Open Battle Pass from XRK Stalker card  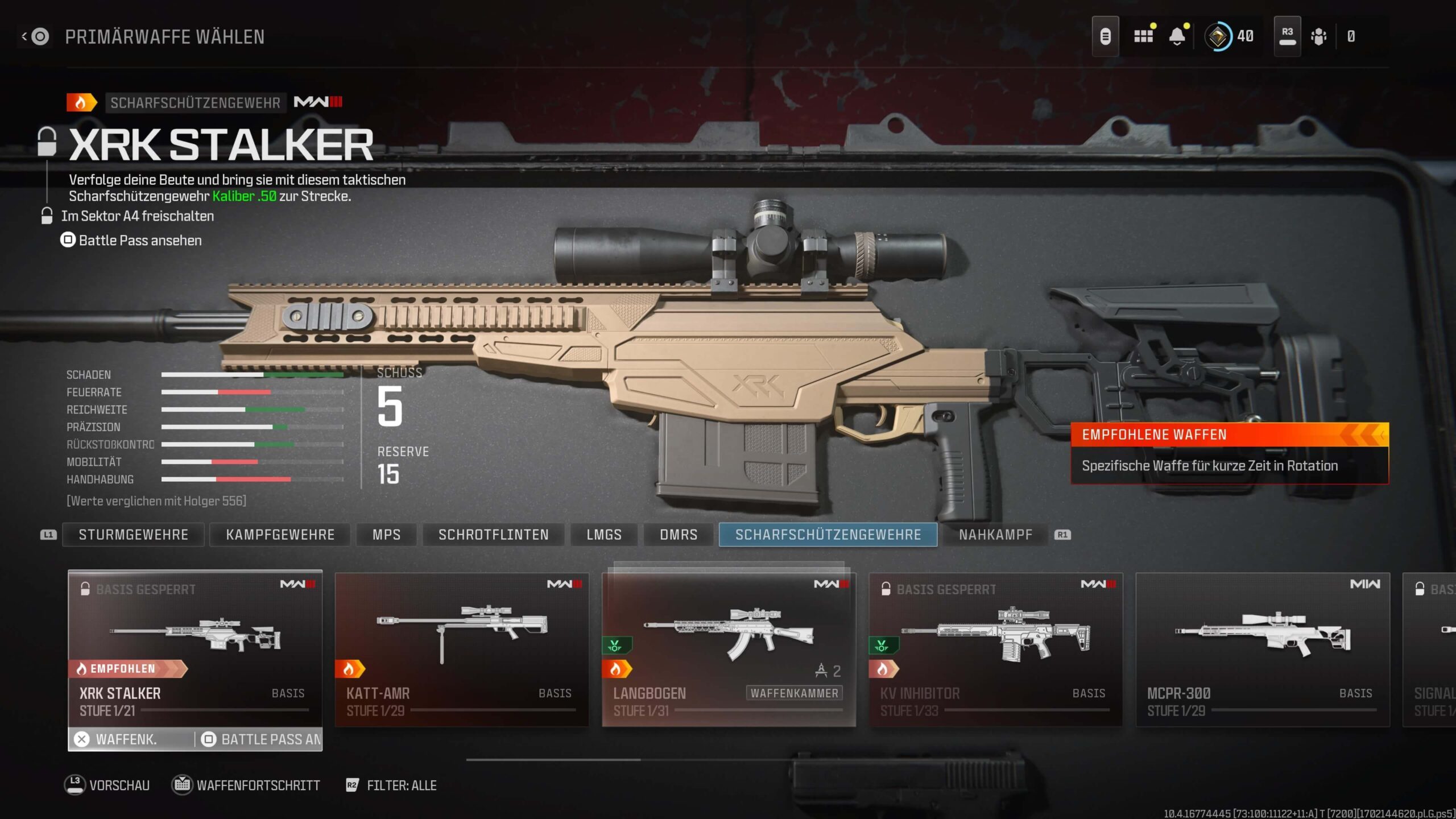(x=260, y=739)
